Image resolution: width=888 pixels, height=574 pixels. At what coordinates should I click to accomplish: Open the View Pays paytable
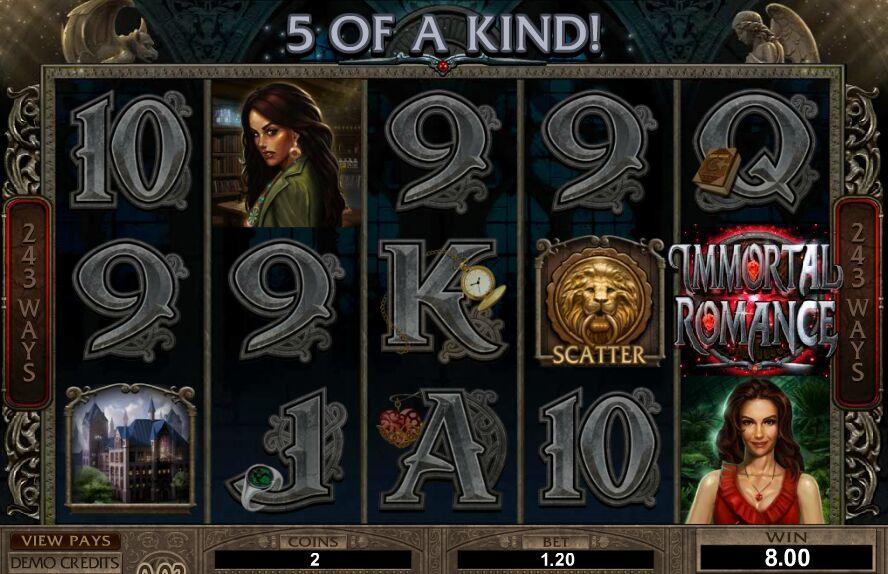(65, 541)
